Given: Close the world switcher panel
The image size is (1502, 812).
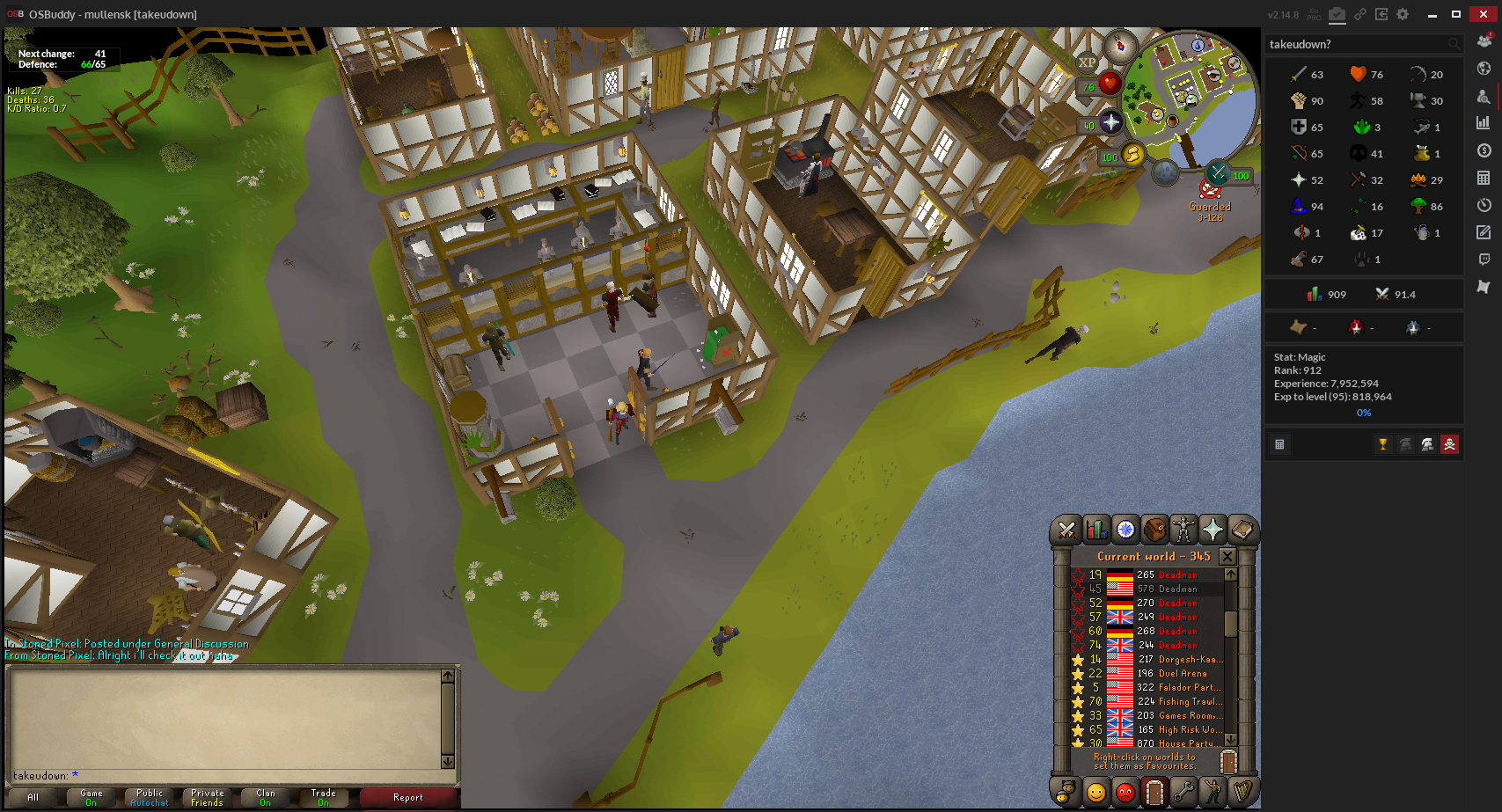Looking at the screenshot, I should (1227, 556).
